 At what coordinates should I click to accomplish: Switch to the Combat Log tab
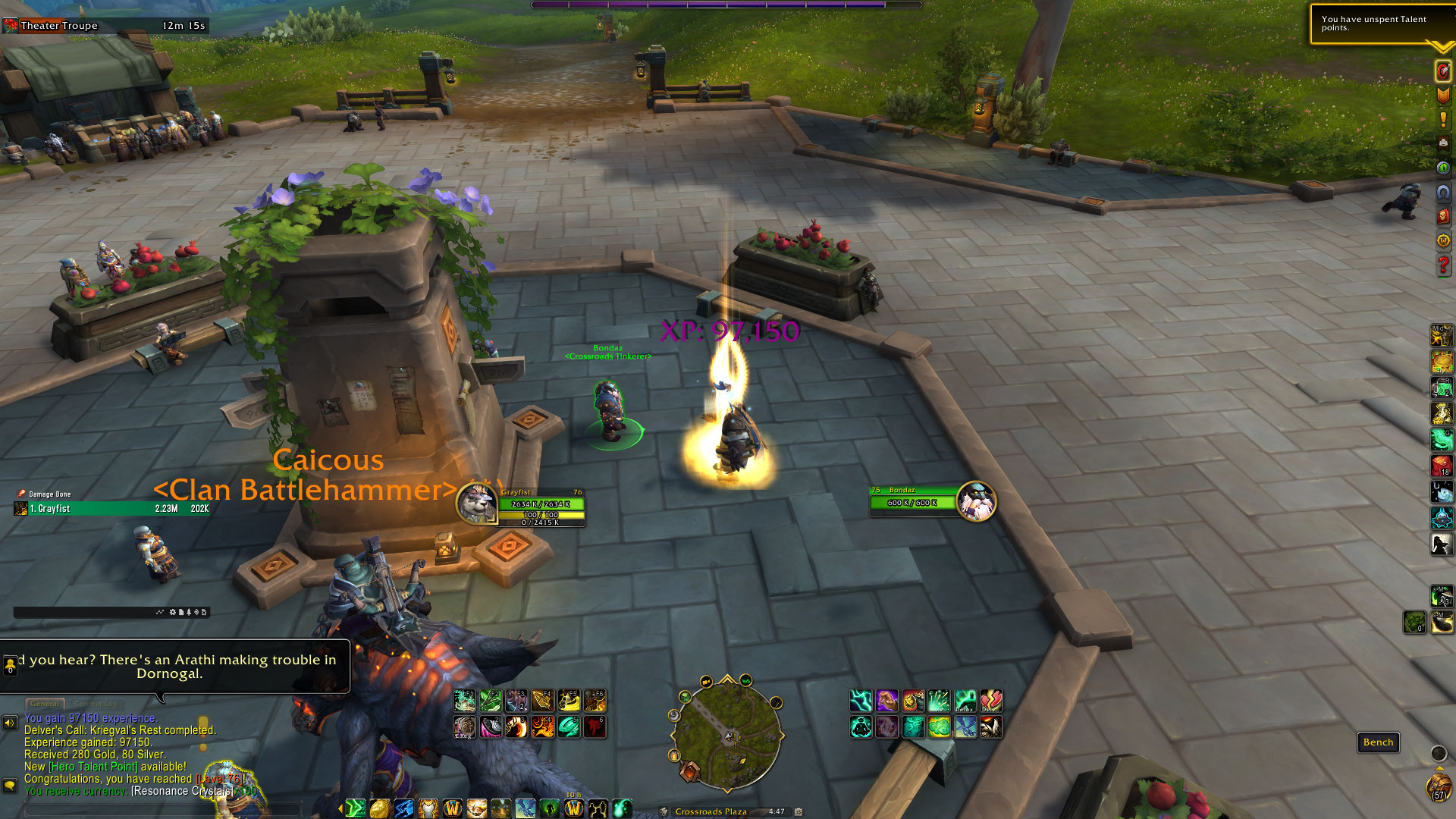point(96,704)
